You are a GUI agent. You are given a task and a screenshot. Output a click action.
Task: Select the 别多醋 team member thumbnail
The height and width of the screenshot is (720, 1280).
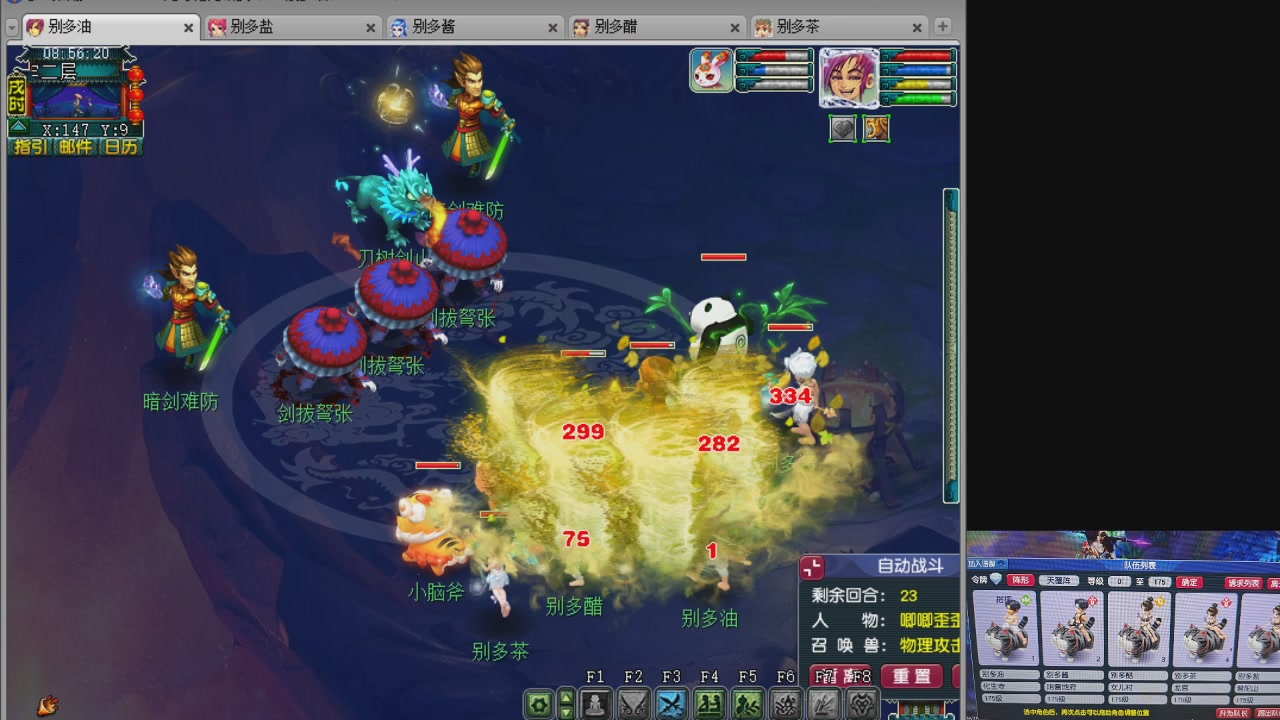pyautogui.click(x=1137, y=630)
